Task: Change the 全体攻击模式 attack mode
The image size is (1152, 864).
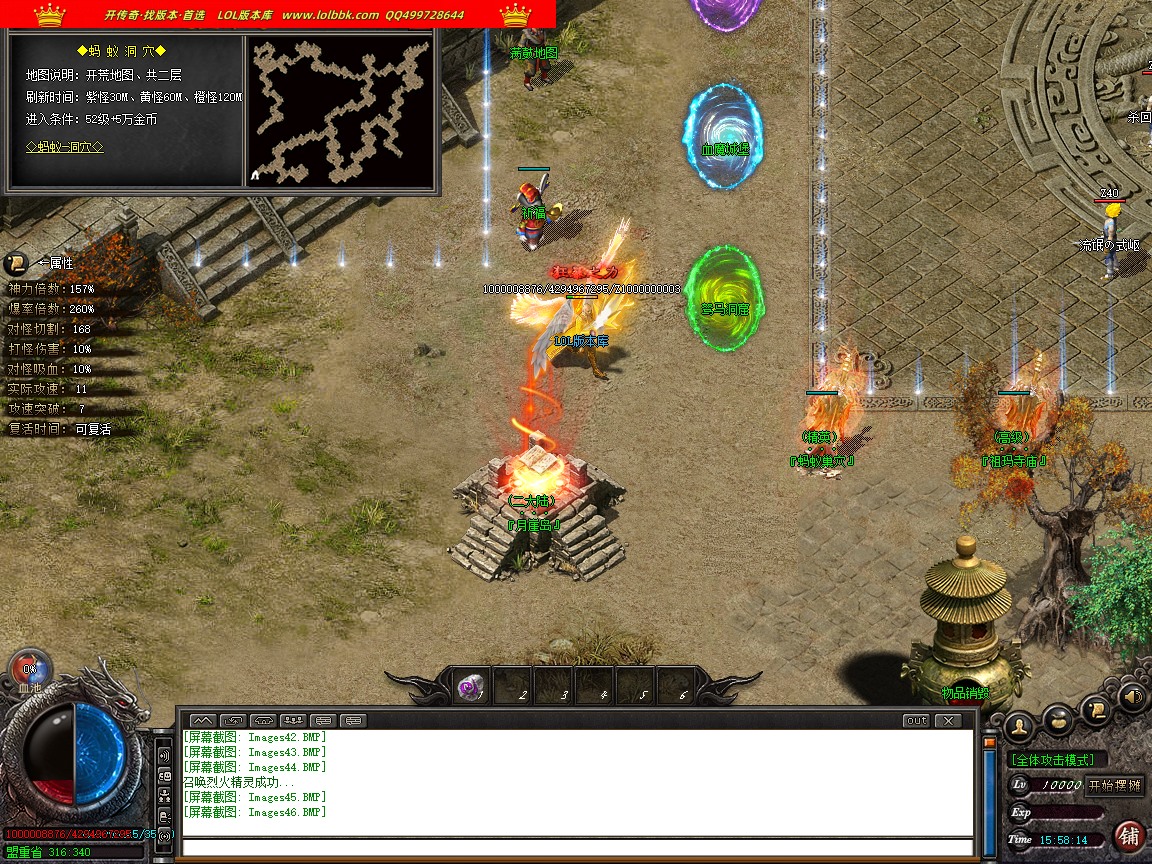Action: [x=1058, y=760]
